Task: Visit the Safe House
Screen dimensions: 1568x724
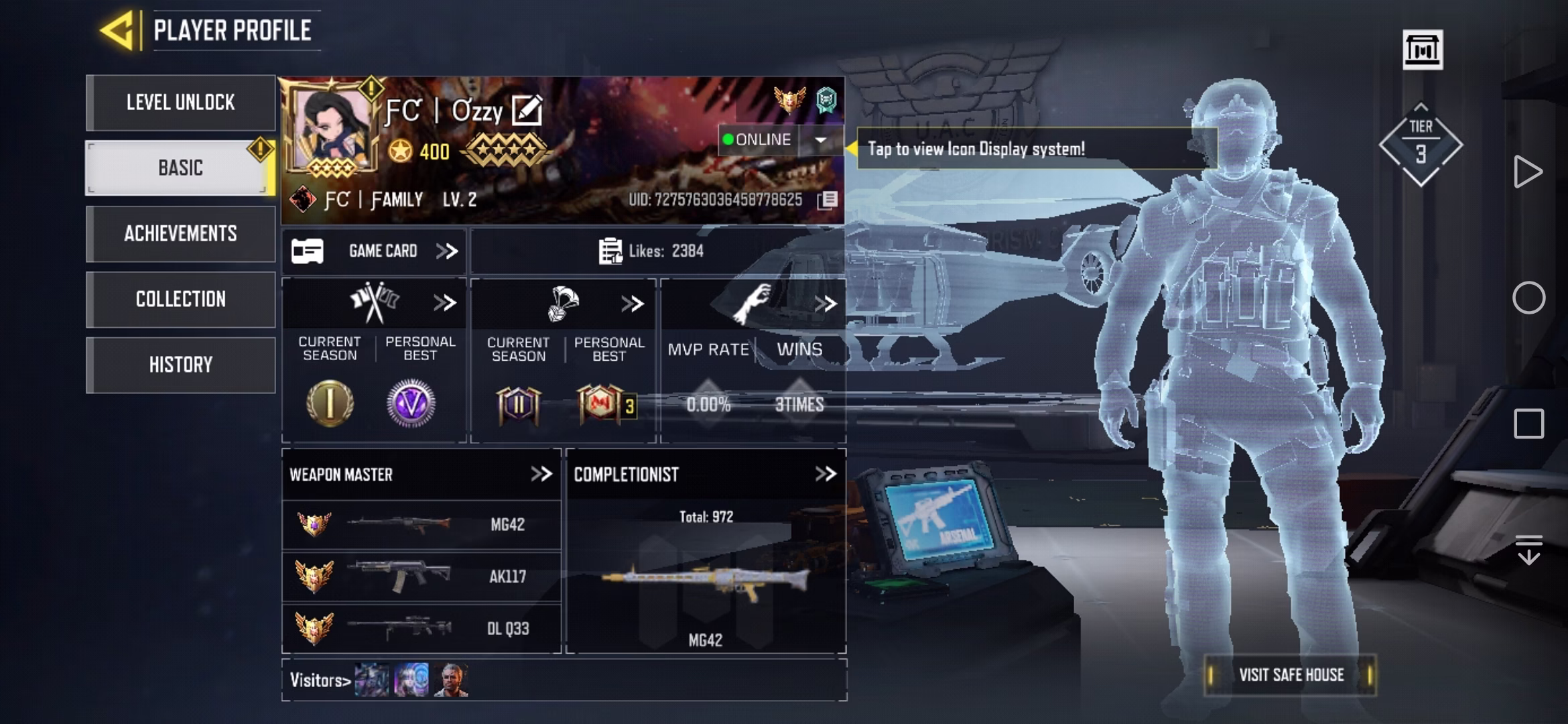Action: pos(1291,675)
